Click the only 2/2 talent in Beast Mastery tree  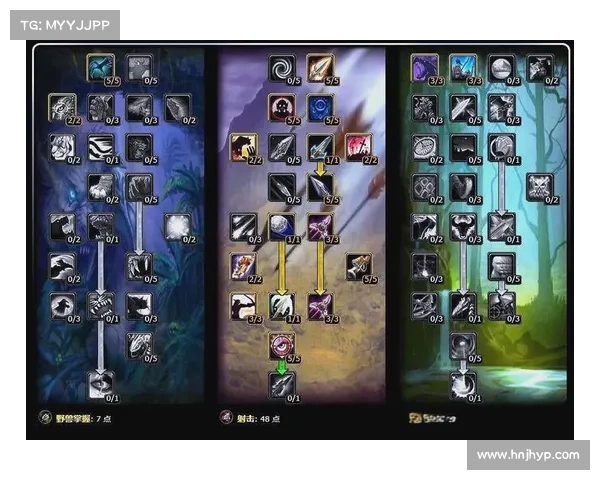pos(62,106)
